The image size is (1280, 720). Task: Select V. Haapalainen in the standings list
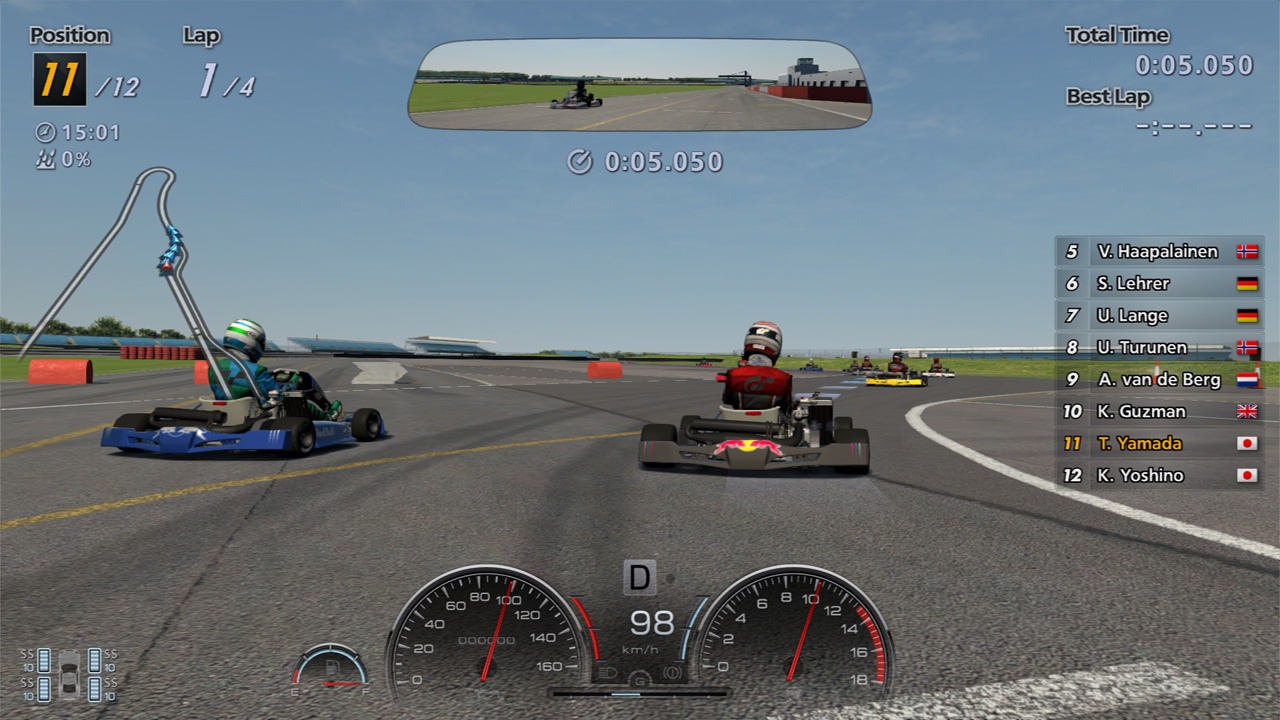(x=1159, y=252)
